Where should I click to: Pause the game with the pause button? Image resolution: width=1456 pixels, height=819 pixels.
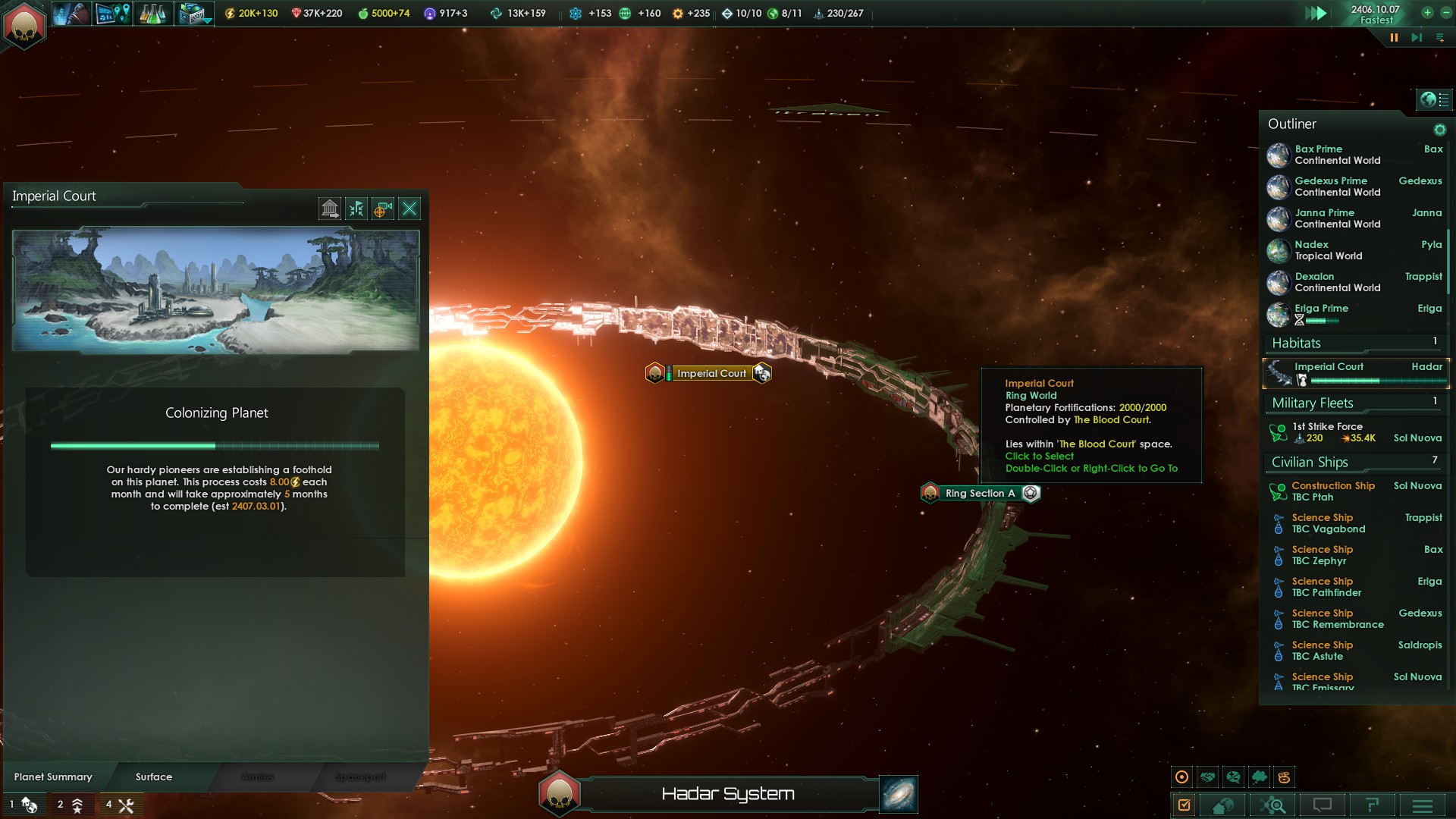pos(1394,38)
